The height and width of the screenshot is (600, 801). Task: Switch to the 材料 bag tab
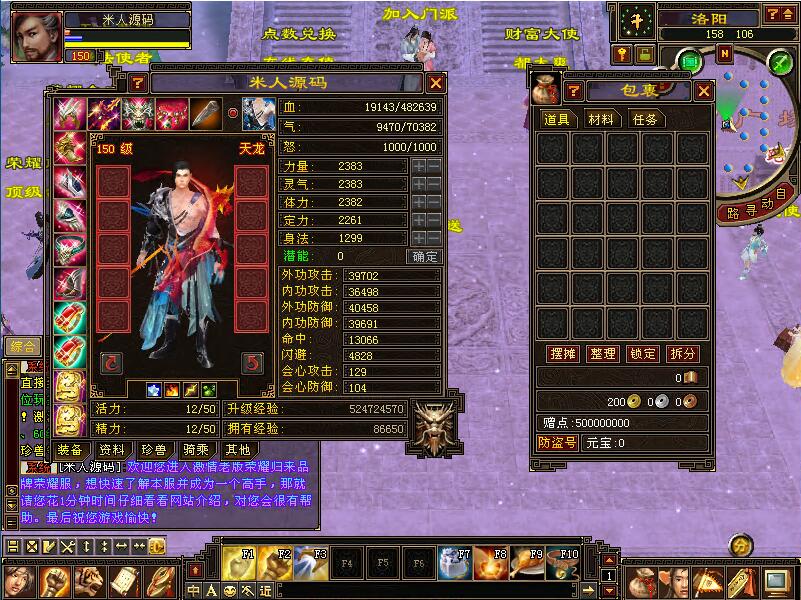coord(601,119)
